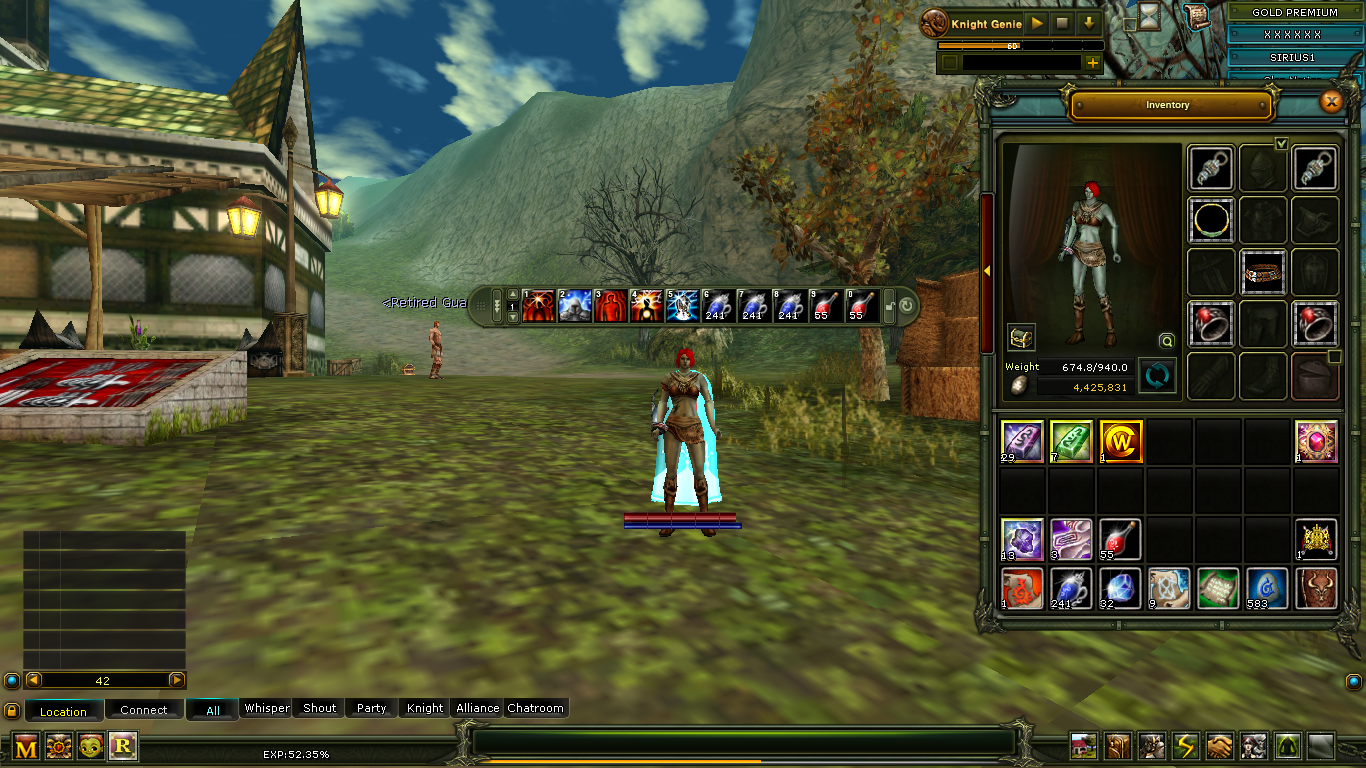Click the GOLD PREMIUM button

point(1295,11)
